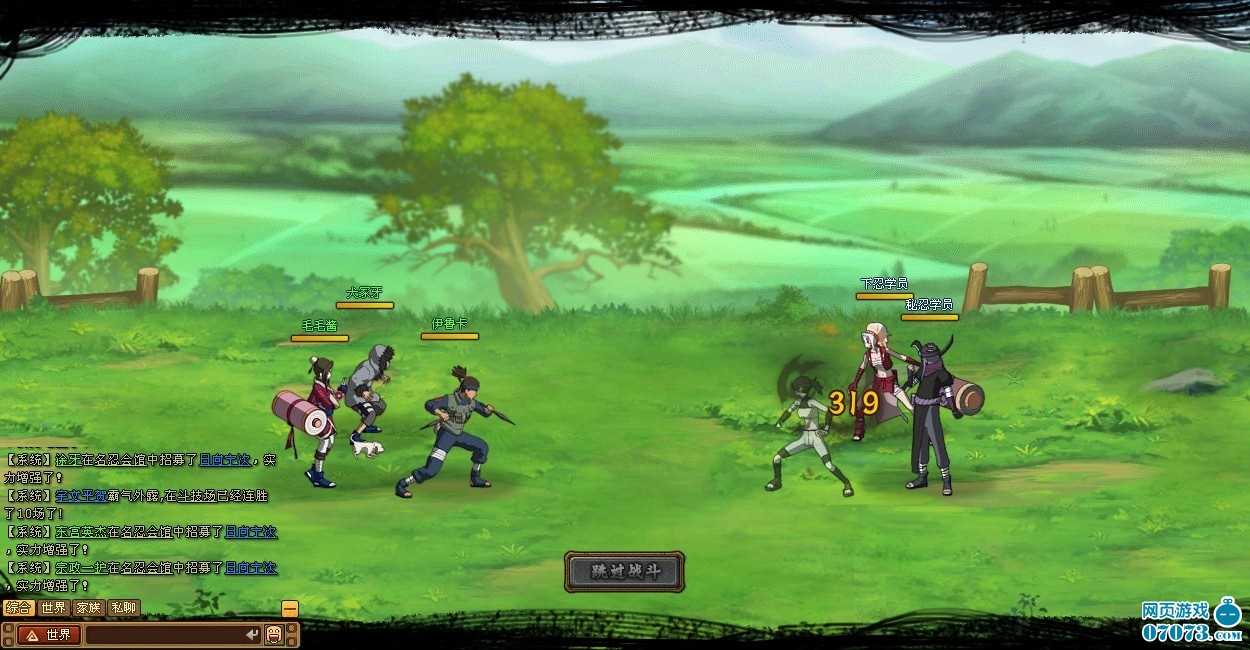Focus the chat message input field
Image resolution: width=1250 pixels, height=650 pixels.
pos(165,634)
